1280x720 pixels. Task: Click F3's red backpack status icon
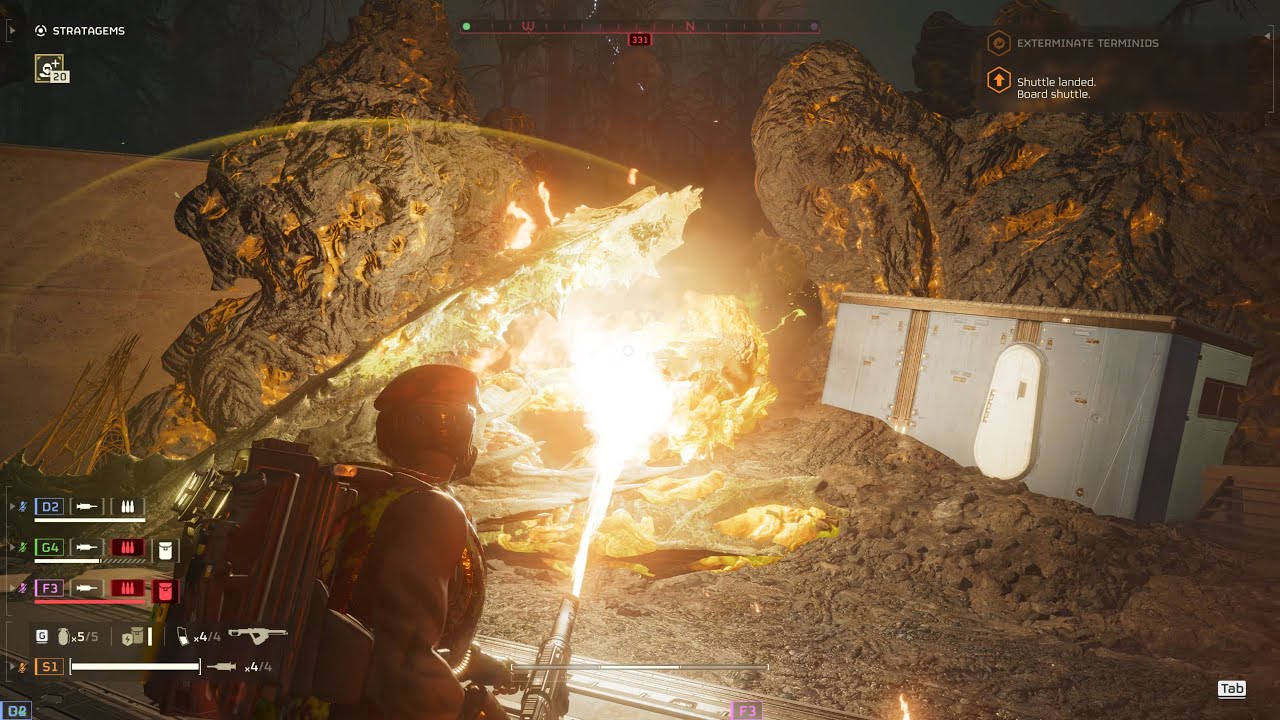coord(166,590)
